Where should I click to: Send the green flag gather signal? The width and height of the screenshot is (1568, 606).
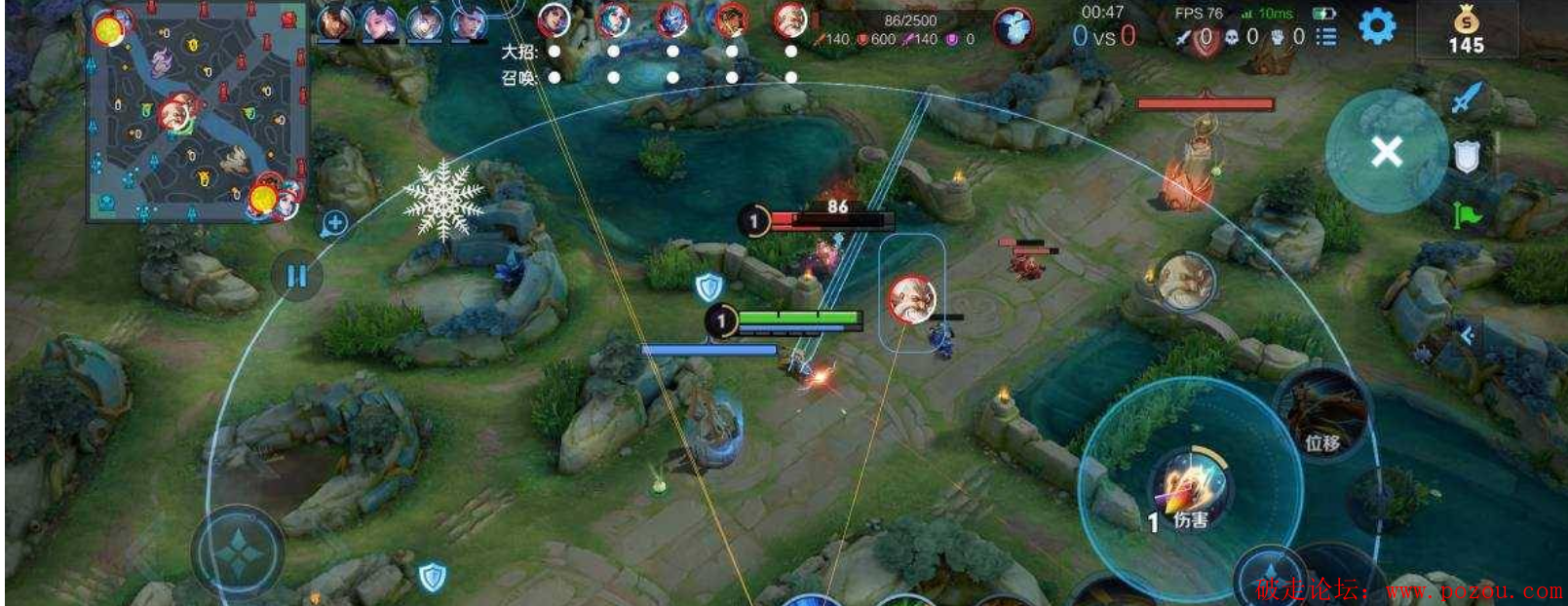coord(1466,214)
